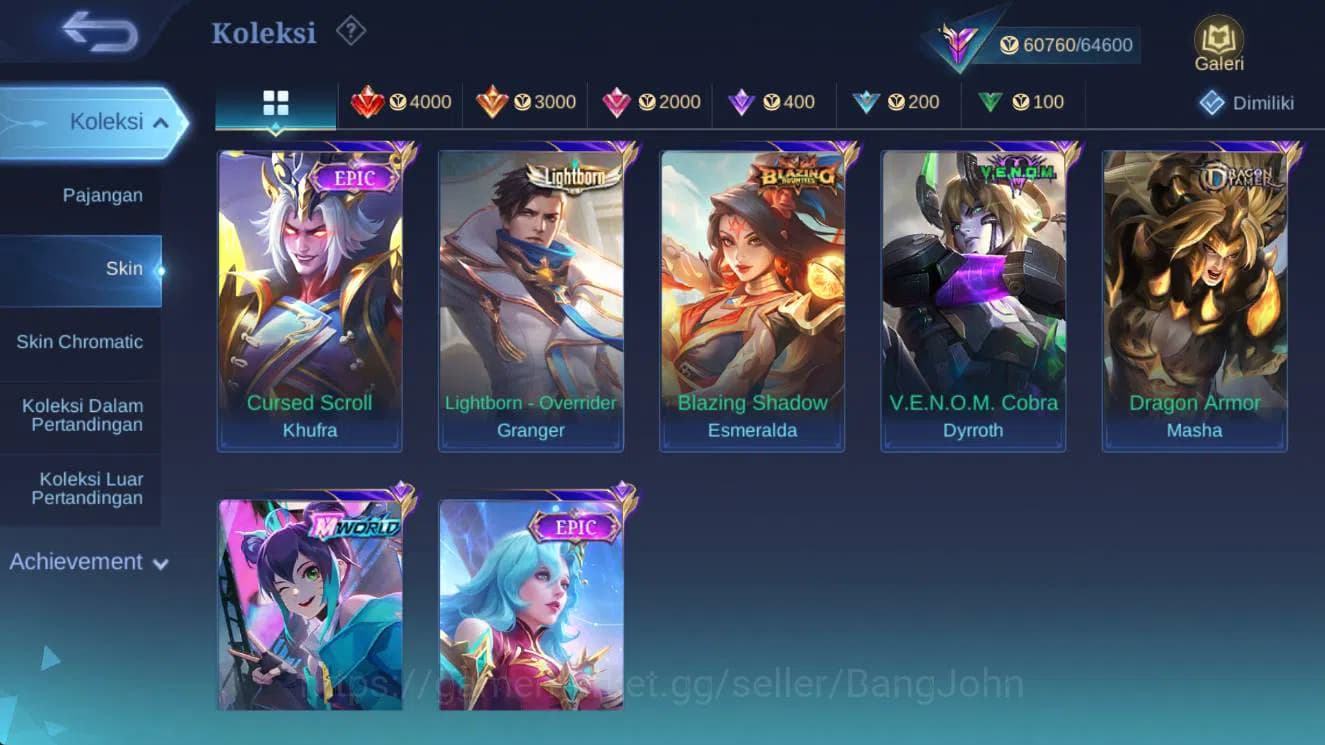Select Koleksi Dalam Pertandingan
1325x745 pixels.
click(x=82, y=413)
